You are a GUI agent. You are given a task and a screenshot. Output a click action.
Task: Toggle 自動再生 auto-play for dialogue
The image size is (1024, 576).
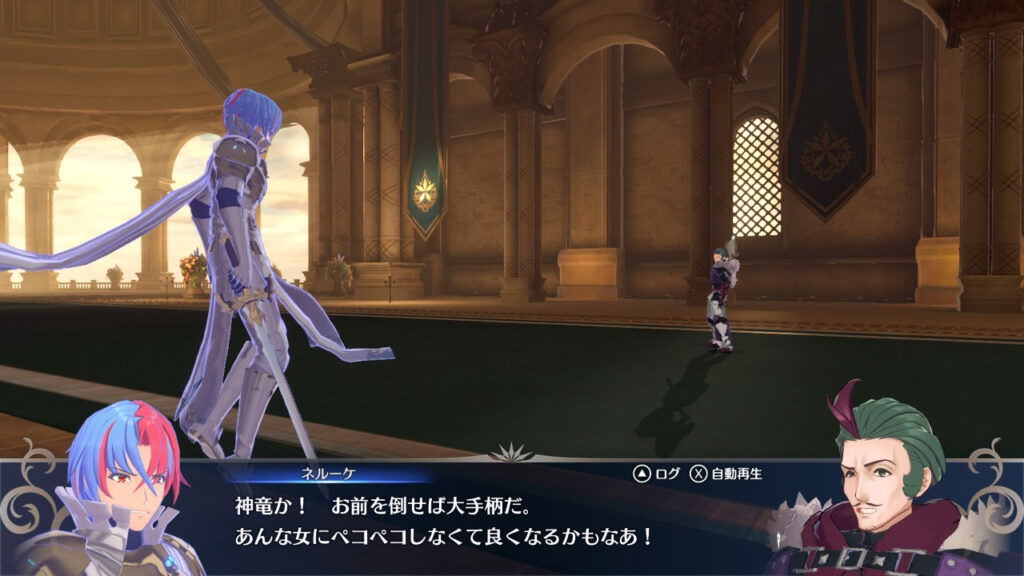click(724, 473)
